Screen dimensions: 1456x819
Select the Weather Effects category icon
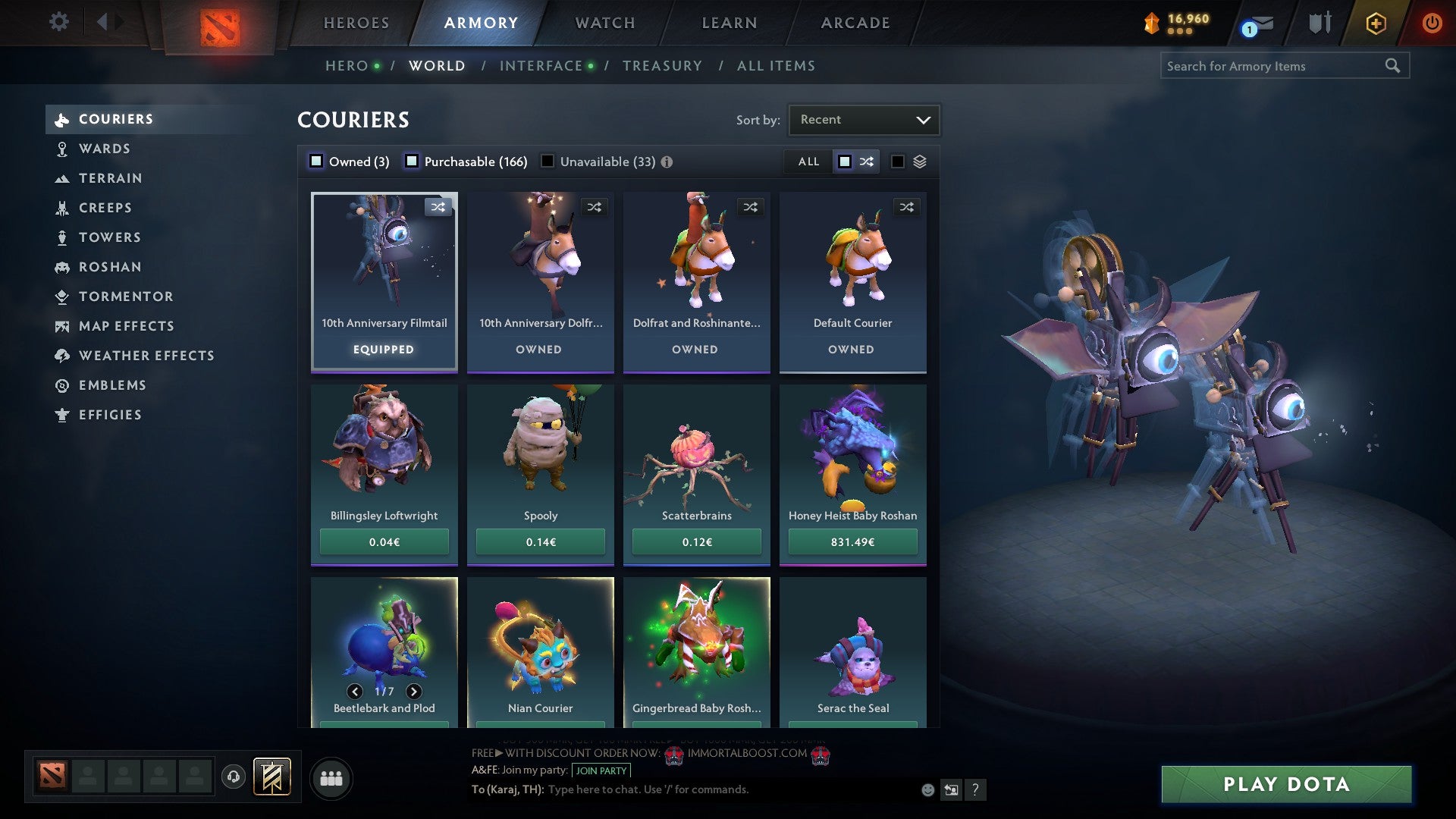64,356
